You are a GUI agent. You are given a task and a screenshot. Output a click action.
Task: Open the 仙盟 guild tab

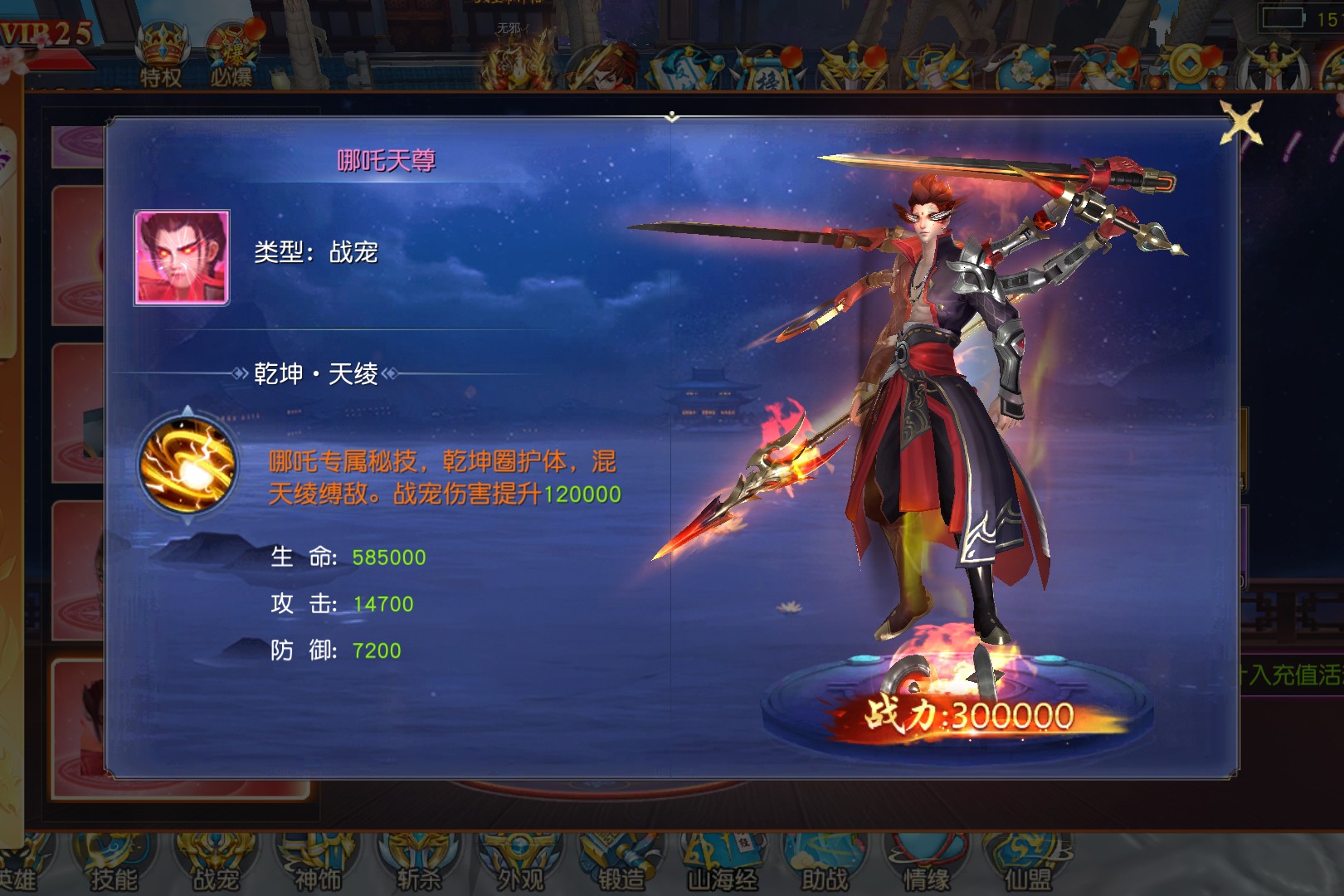click(1027, 863)
